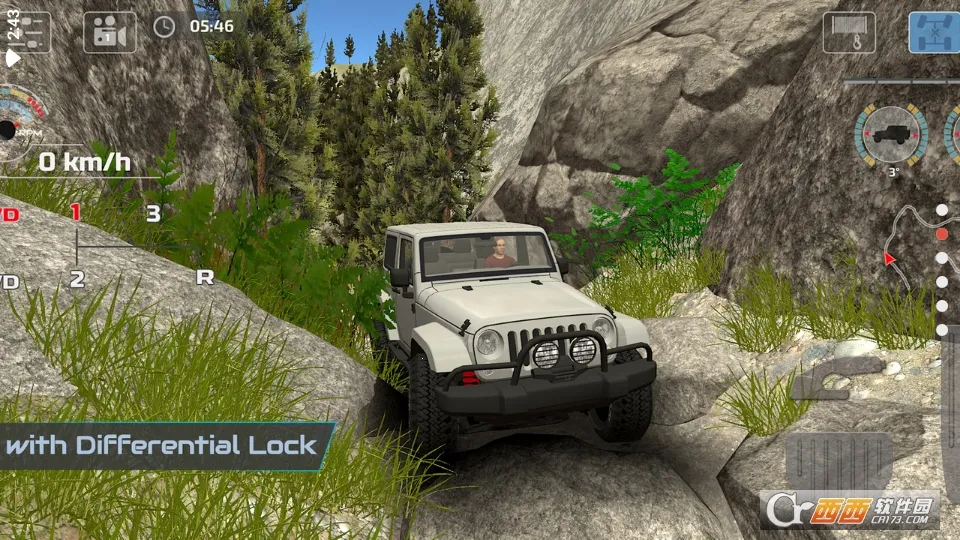
Task: Shift into reverse gear R
Action: pyautogui.click(x=205, y=278)
